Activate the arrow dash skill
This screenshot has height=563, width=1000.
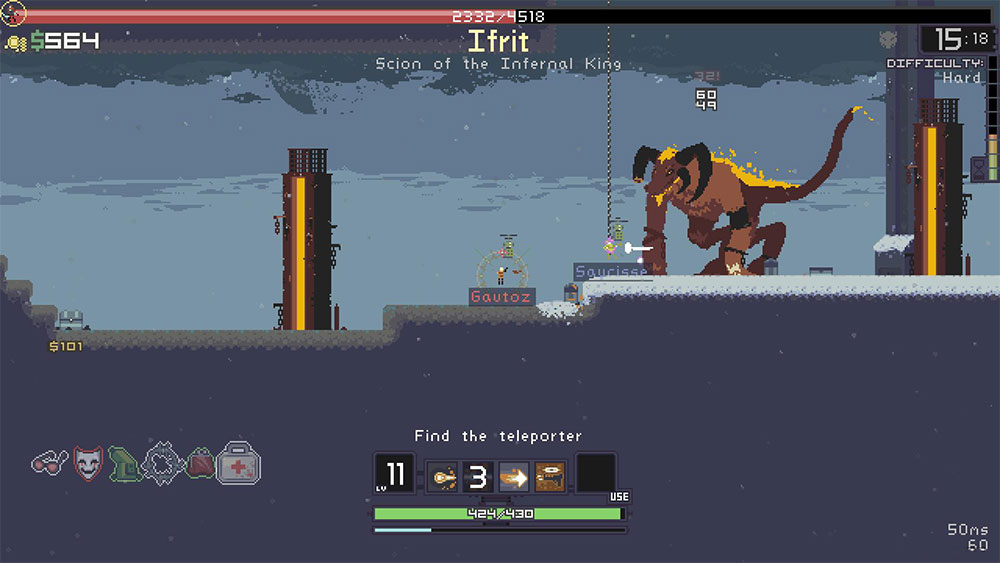click(514, 476)
